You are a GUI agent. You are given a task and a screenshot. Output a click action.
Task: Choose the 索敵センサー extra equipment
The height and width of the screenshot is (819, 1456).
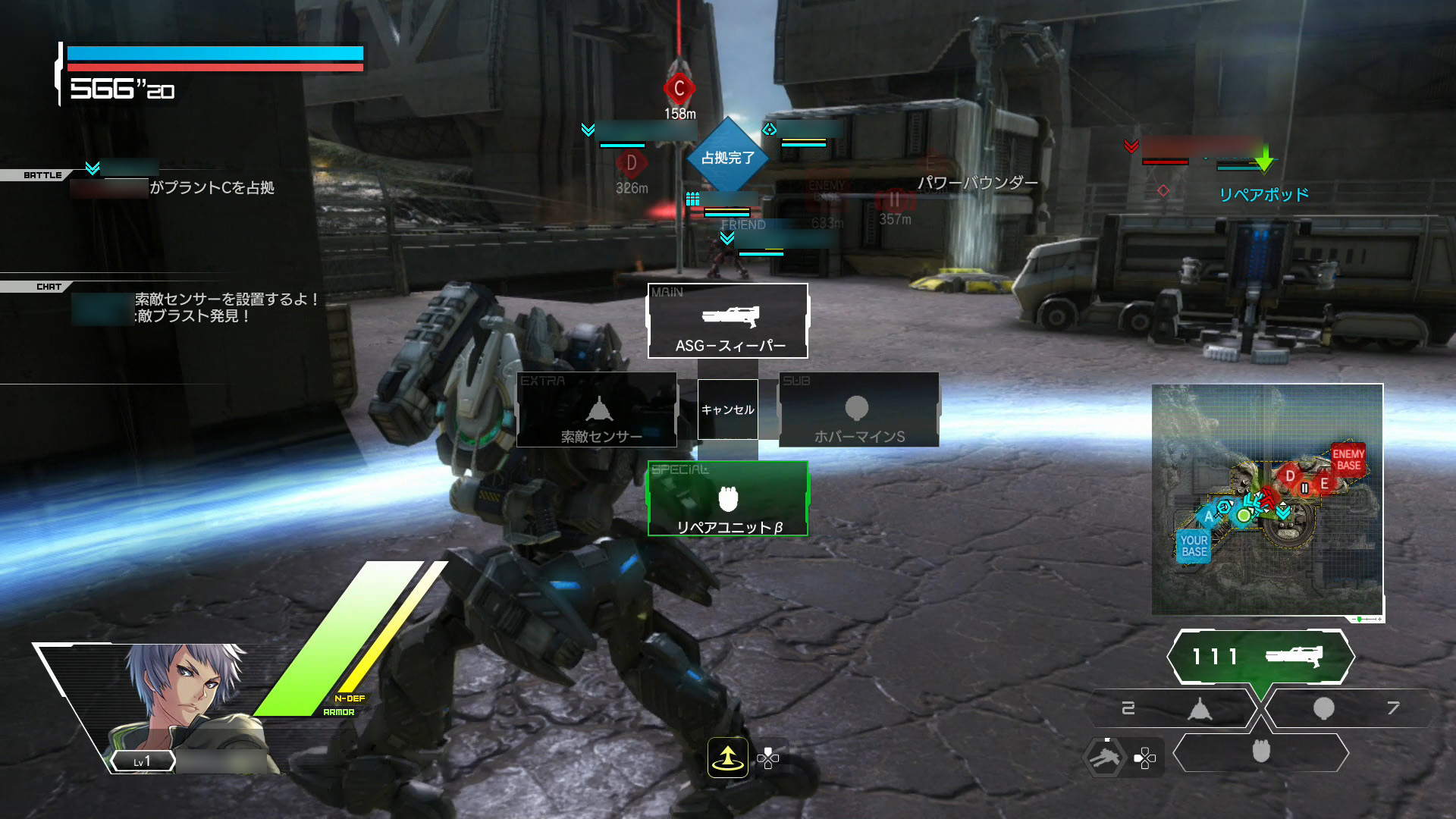(597, 410)
